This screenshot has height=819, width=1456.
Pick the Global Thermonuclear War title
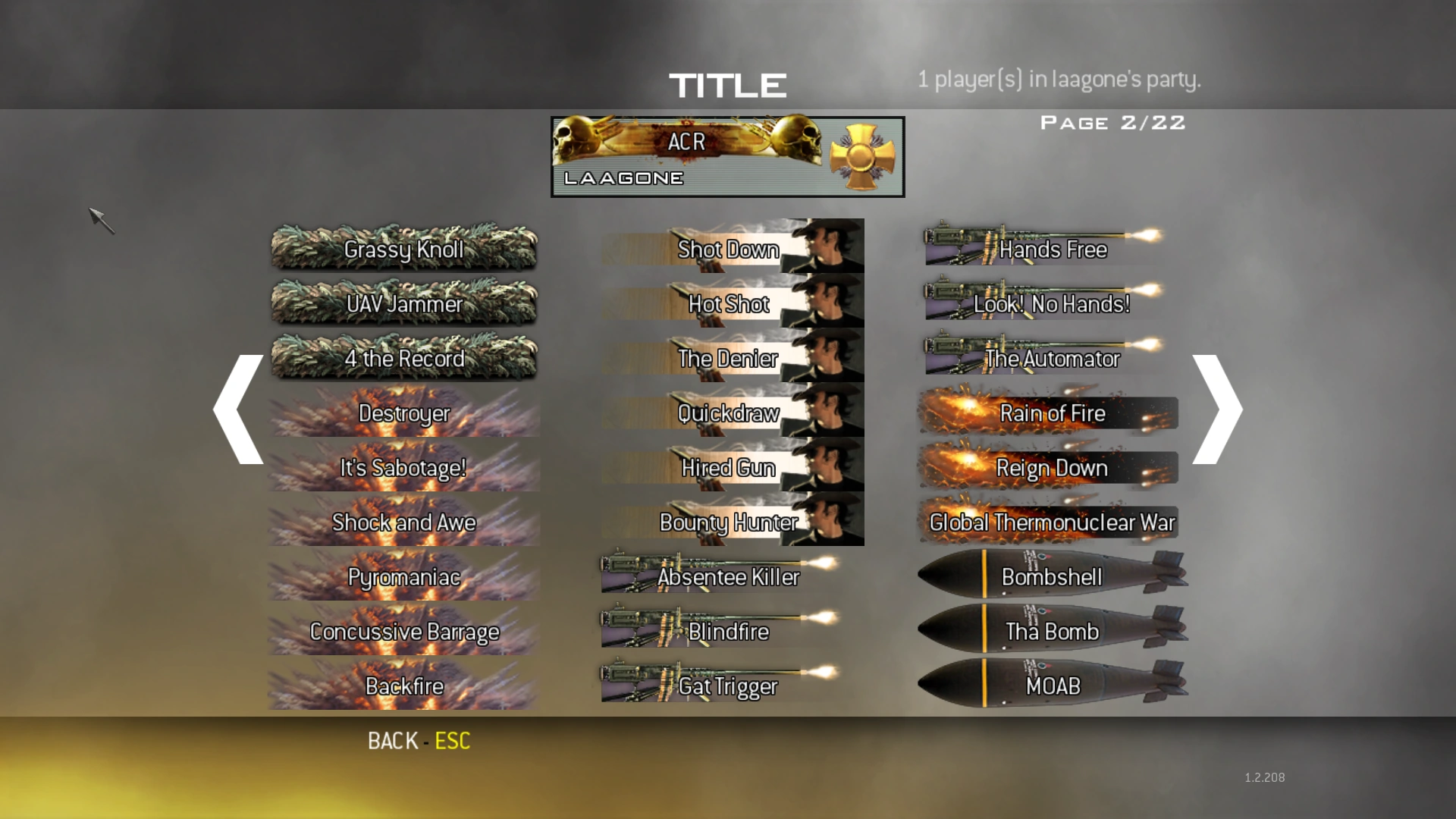(1050, 522)
